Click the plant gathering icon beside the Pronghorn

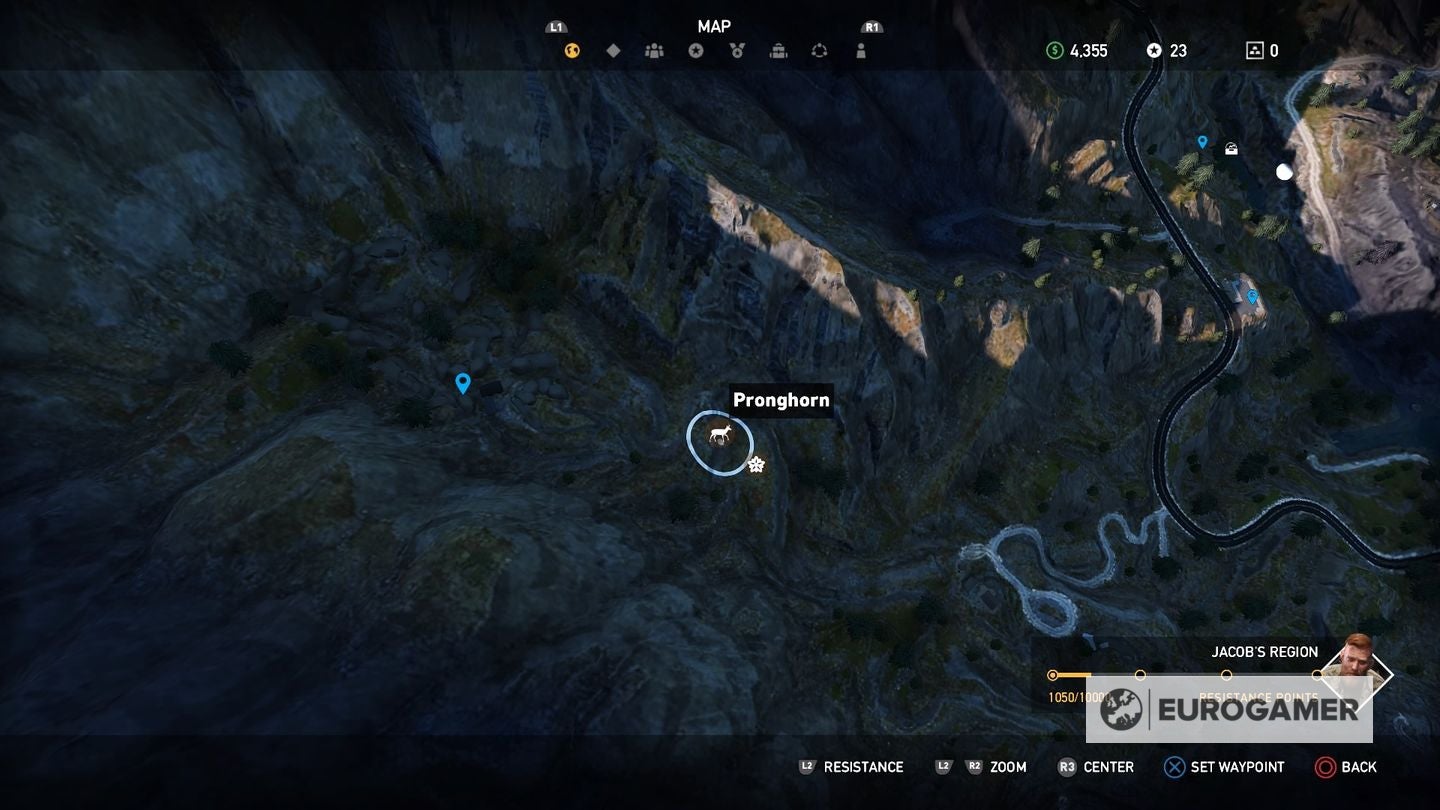pos(756,463)
